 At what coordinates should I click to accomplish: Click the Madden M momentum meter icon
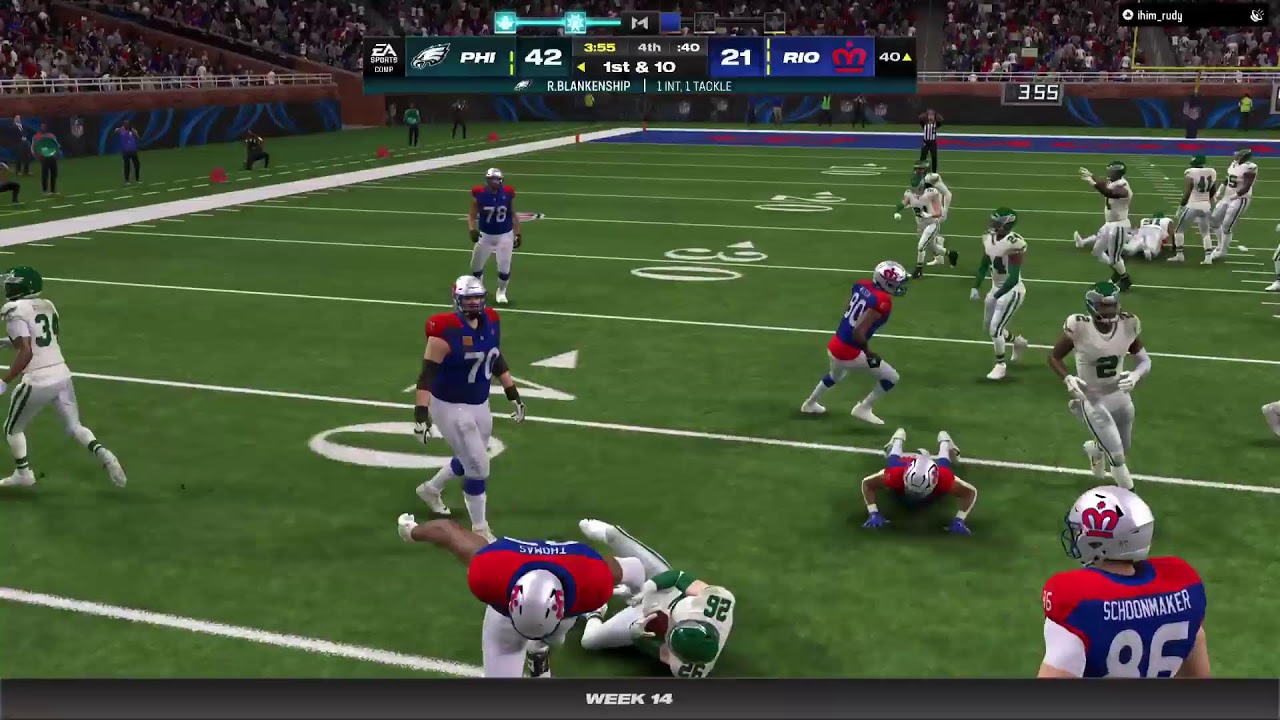[x=640, y=22]
